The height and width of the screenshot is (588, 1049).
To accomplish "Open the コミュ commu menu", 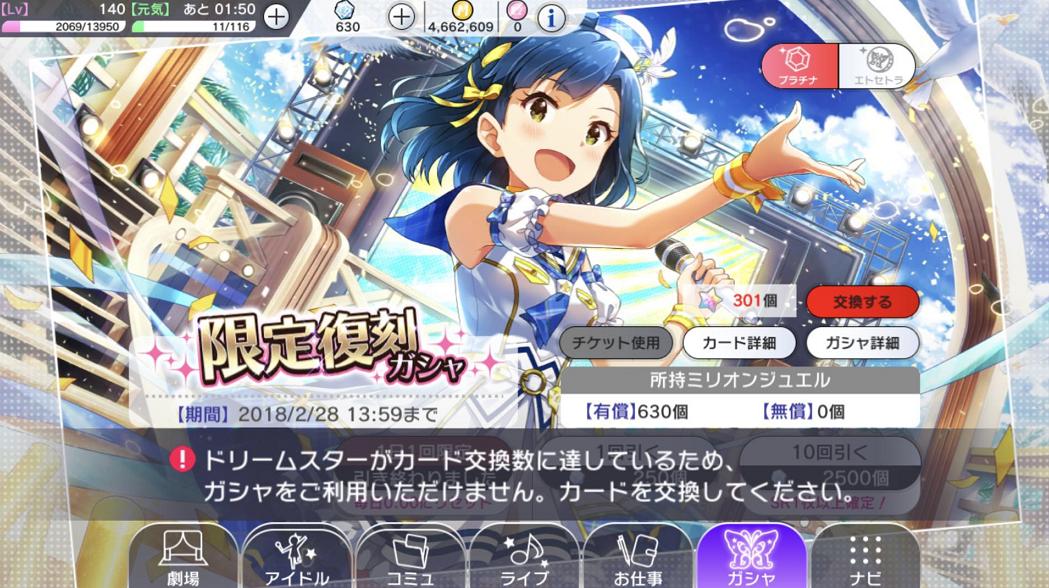I will coord(411,557).
